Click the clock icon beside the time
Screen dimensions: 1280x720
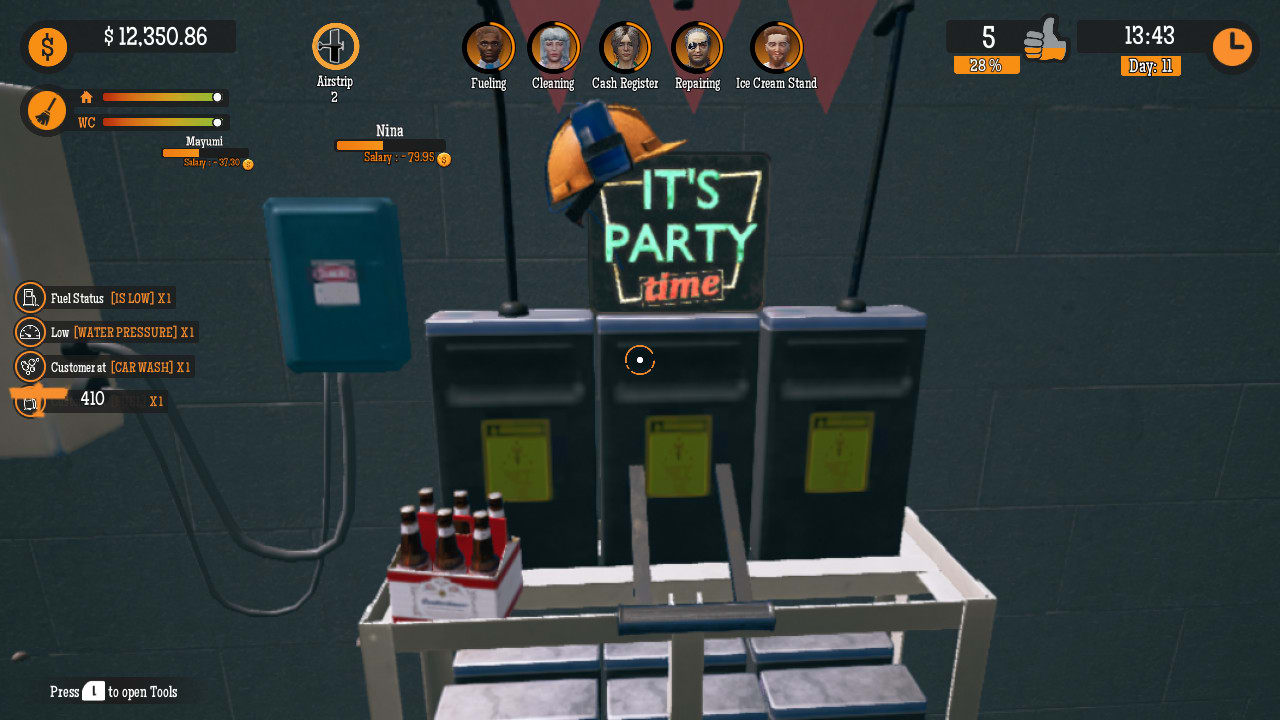(x=1231, y=44)
